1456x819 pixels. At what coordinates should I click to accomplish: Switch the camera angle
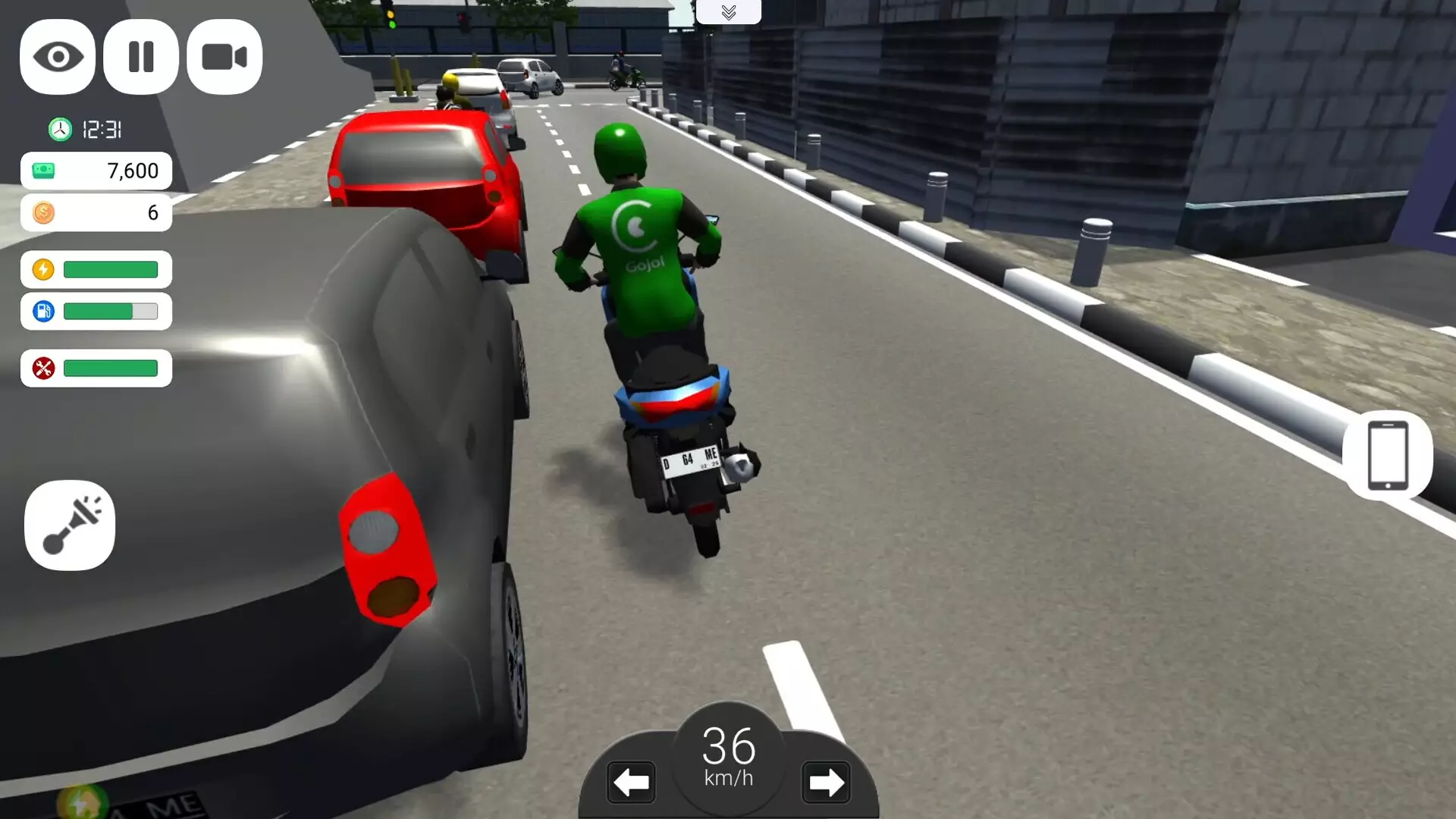[224, 57]
